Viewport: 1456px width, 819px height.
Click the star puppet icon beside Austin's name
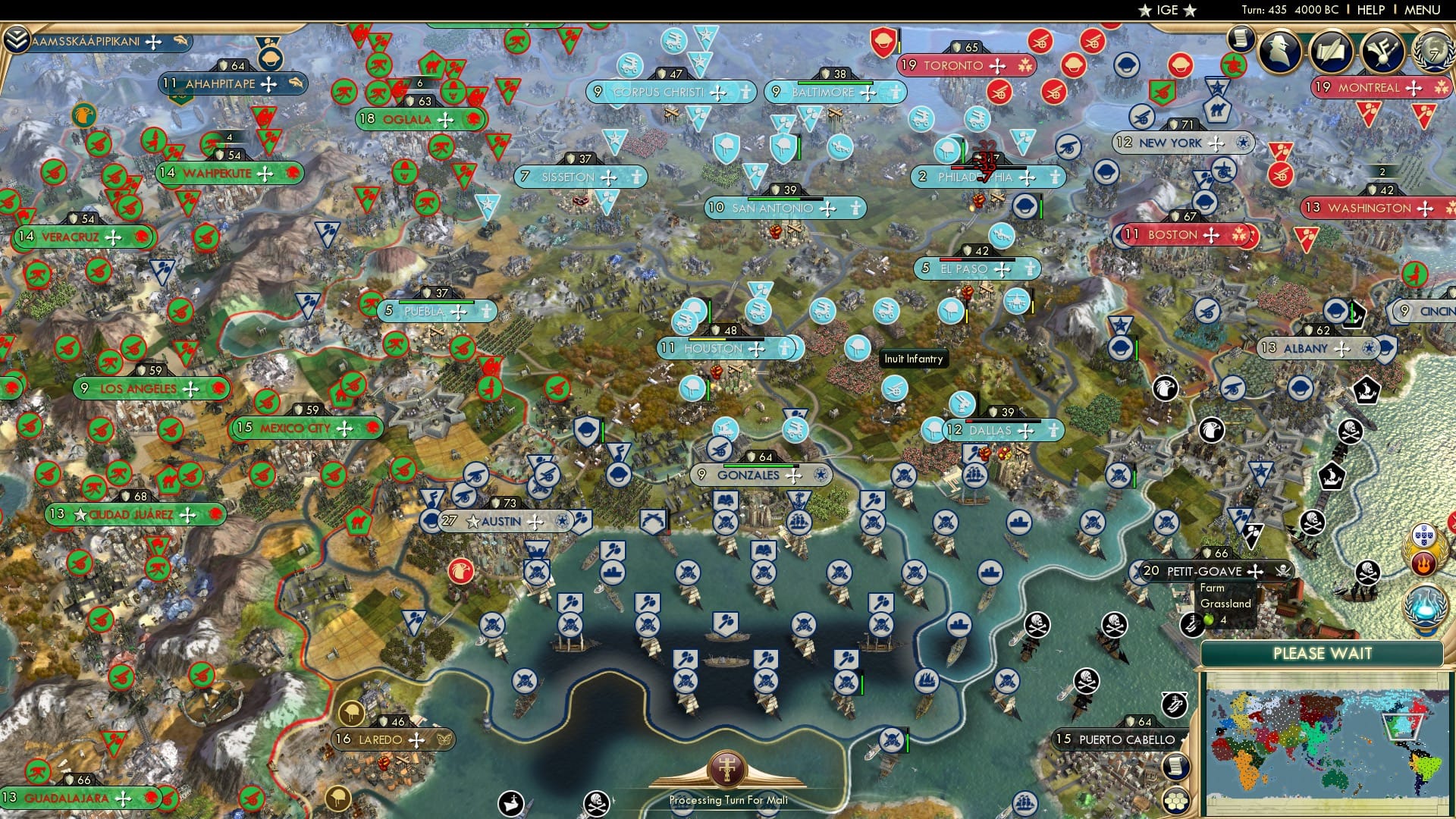[473, 522]
